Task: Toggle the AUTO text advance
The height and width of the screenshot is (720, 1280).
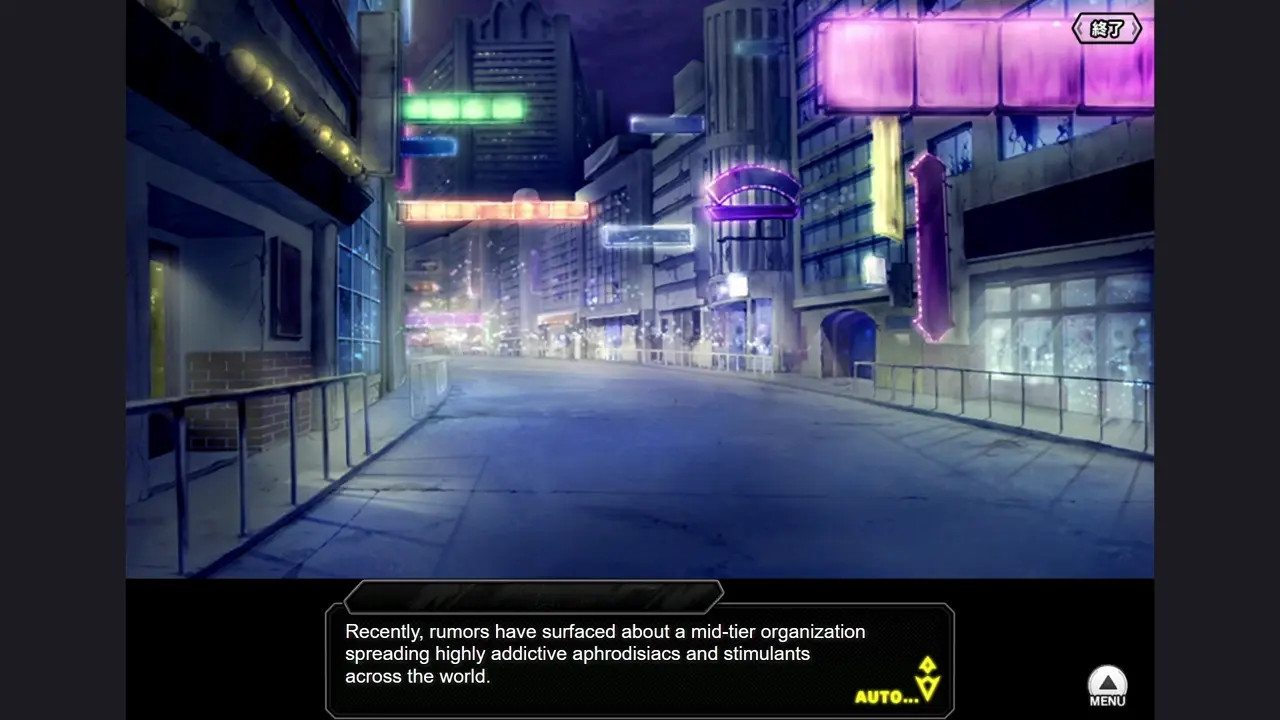Action: pyautogui.click(x=886, y=696)
